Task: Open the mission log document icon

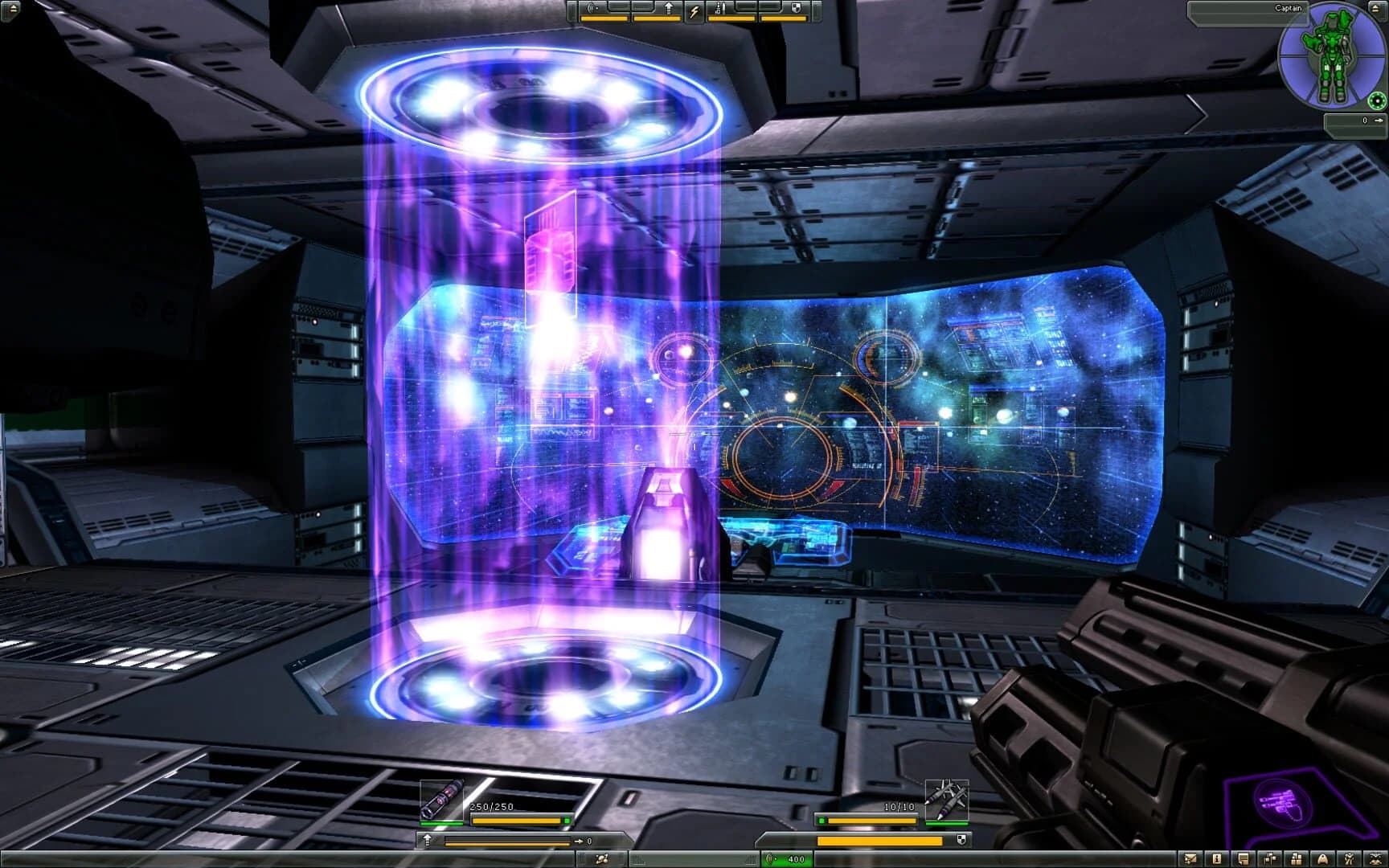Action: tap(1243, 858)
